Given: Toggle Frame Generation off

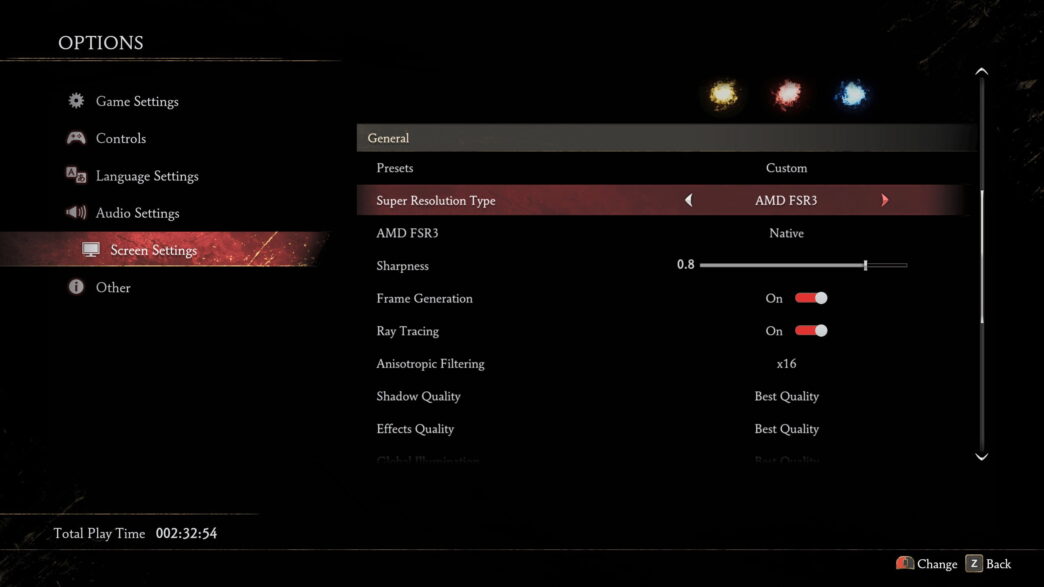Looking at the screenshot, I should click(811, 298).
